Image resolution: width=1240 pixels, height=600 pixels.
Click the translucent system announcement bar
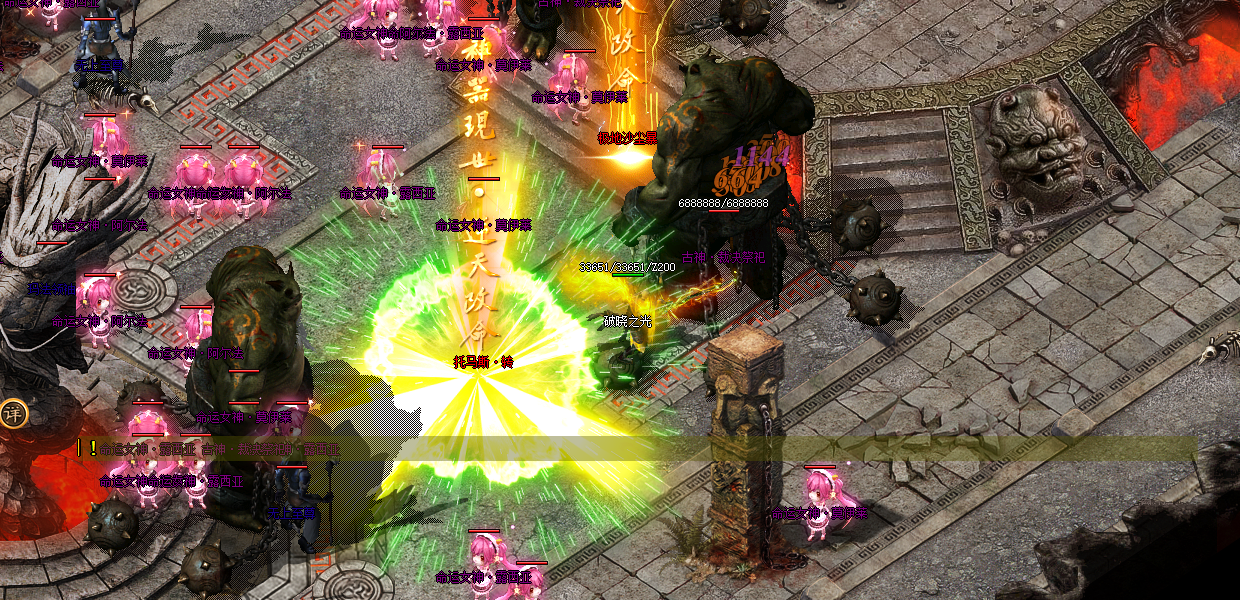pyautogui.click(x=640, y=449)
